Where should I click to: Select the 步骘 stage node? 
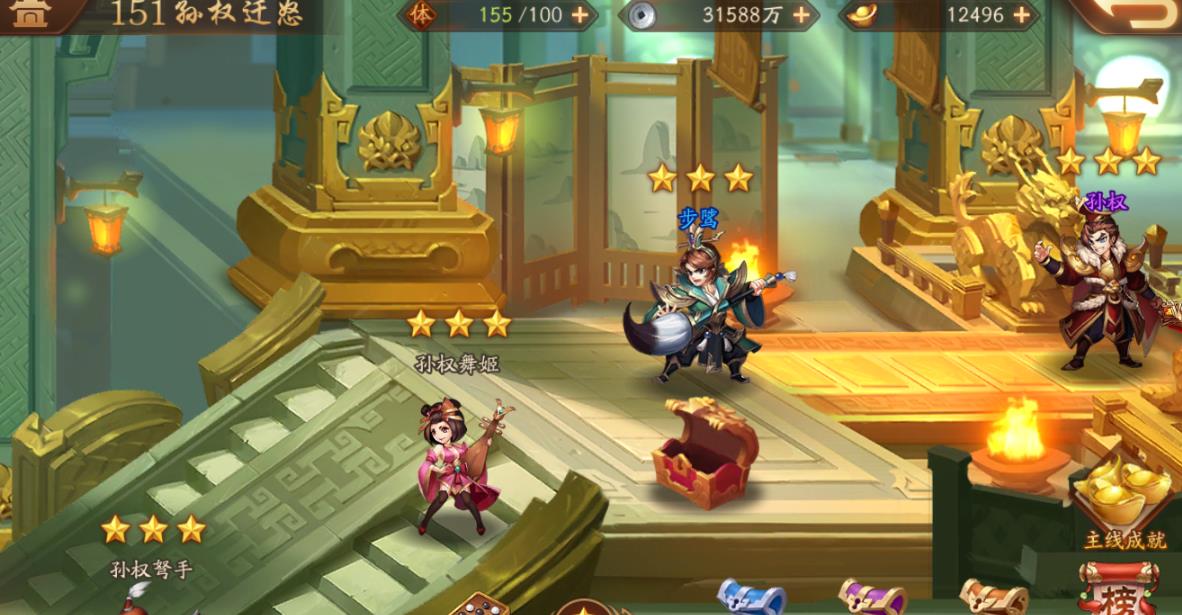tap(700, 310)
